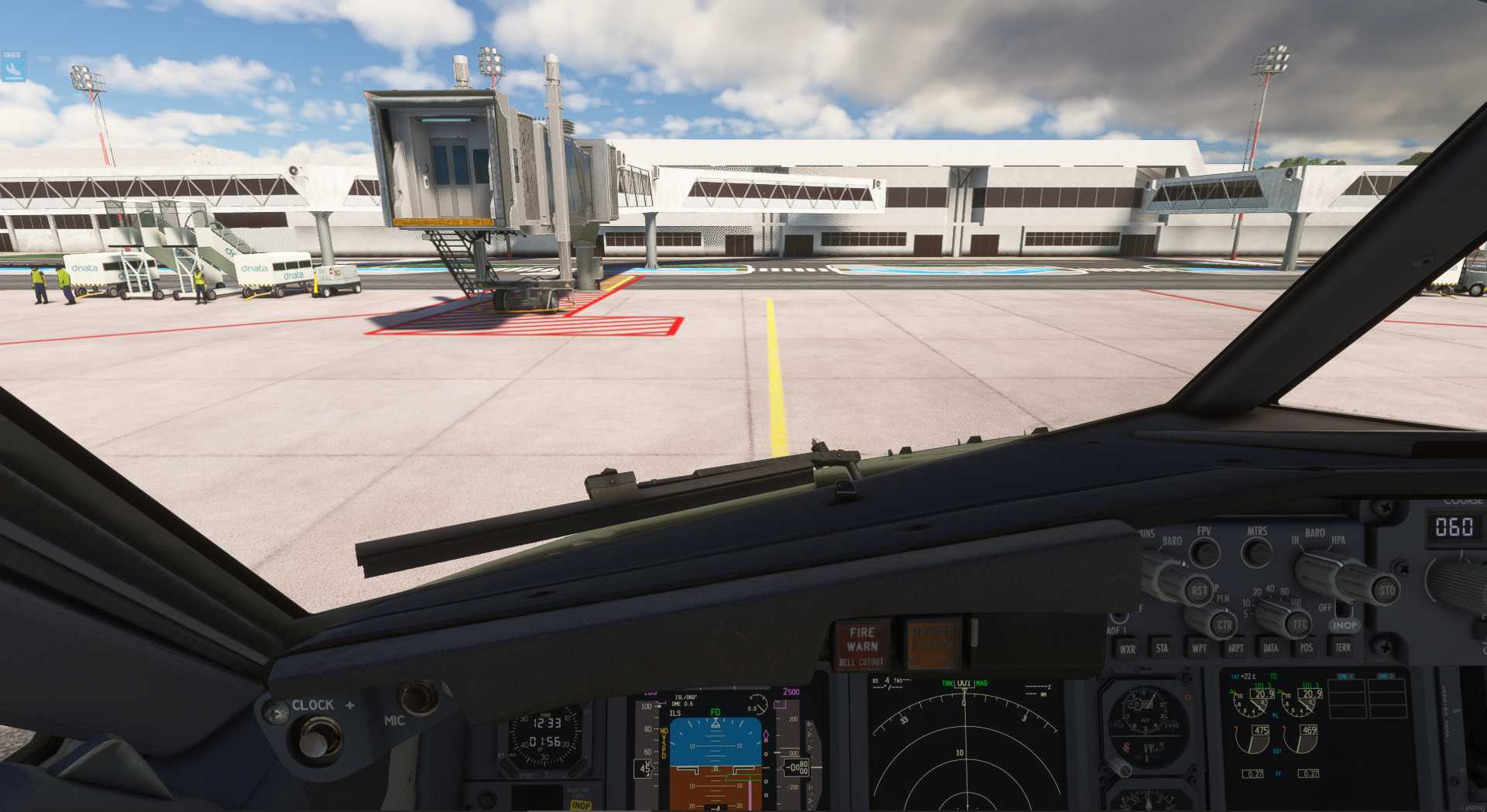Set standard baro with the STD button
Screen dimensions: 1487x812
[1386, 591]
